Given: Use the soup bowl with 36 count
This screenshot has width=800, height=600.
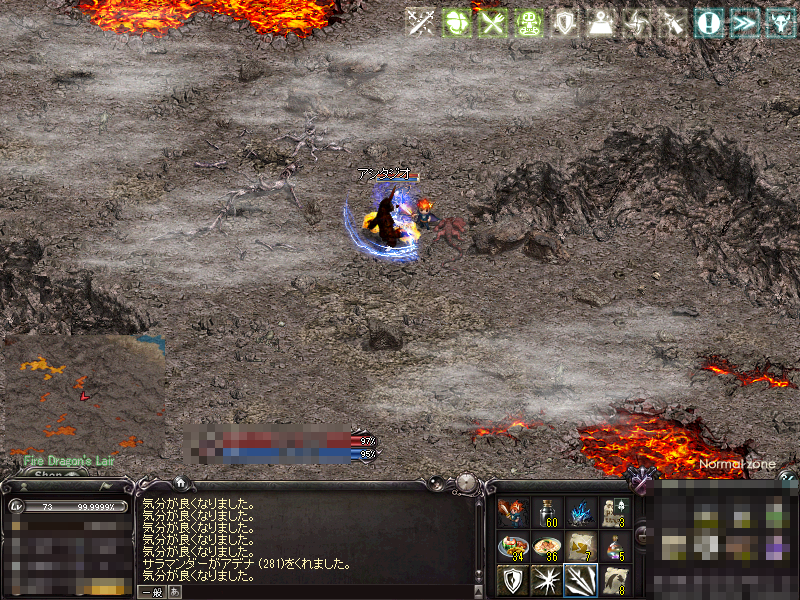Looking at the screenshot, I should pos(546,547).
